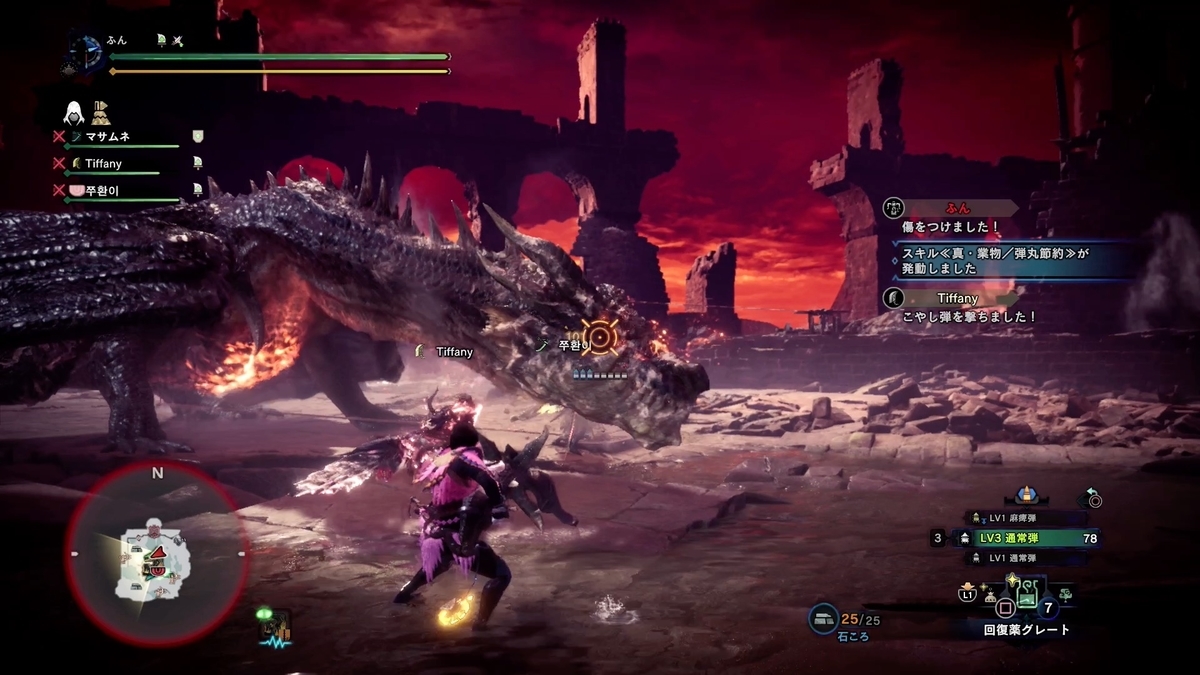Click the ammo type icon above ammo list

coord(1024,495)
